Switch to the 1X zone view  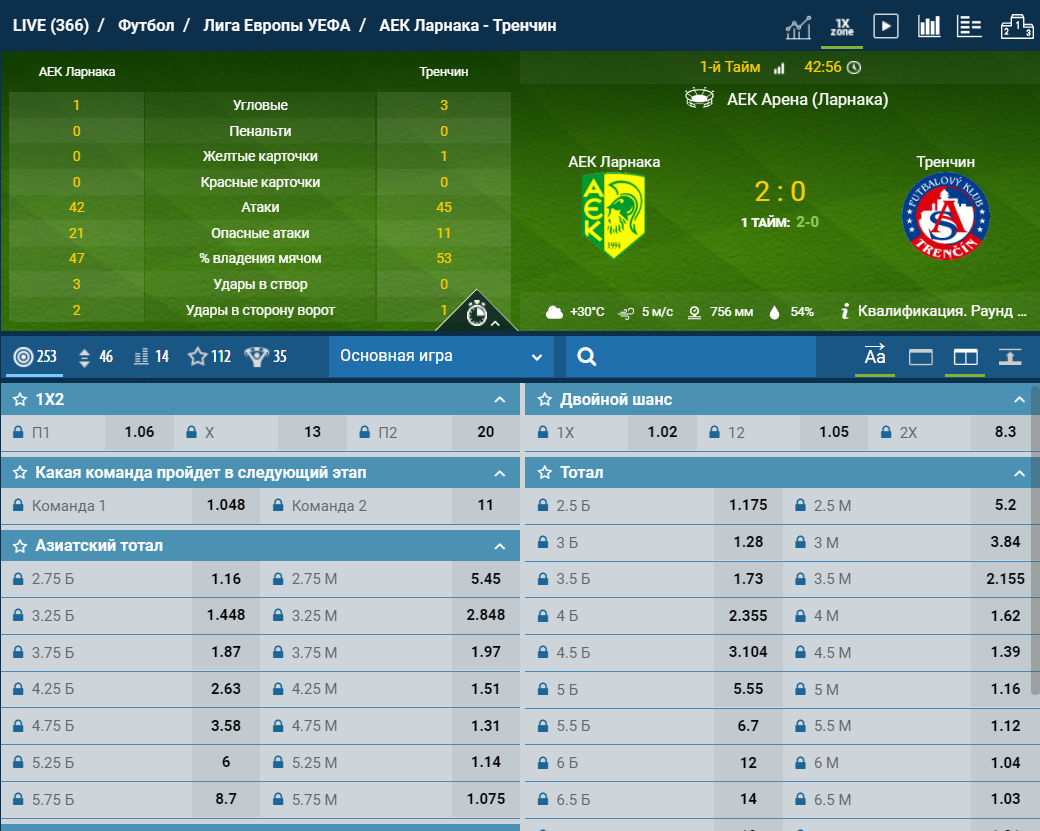click(x=842, y=26)
